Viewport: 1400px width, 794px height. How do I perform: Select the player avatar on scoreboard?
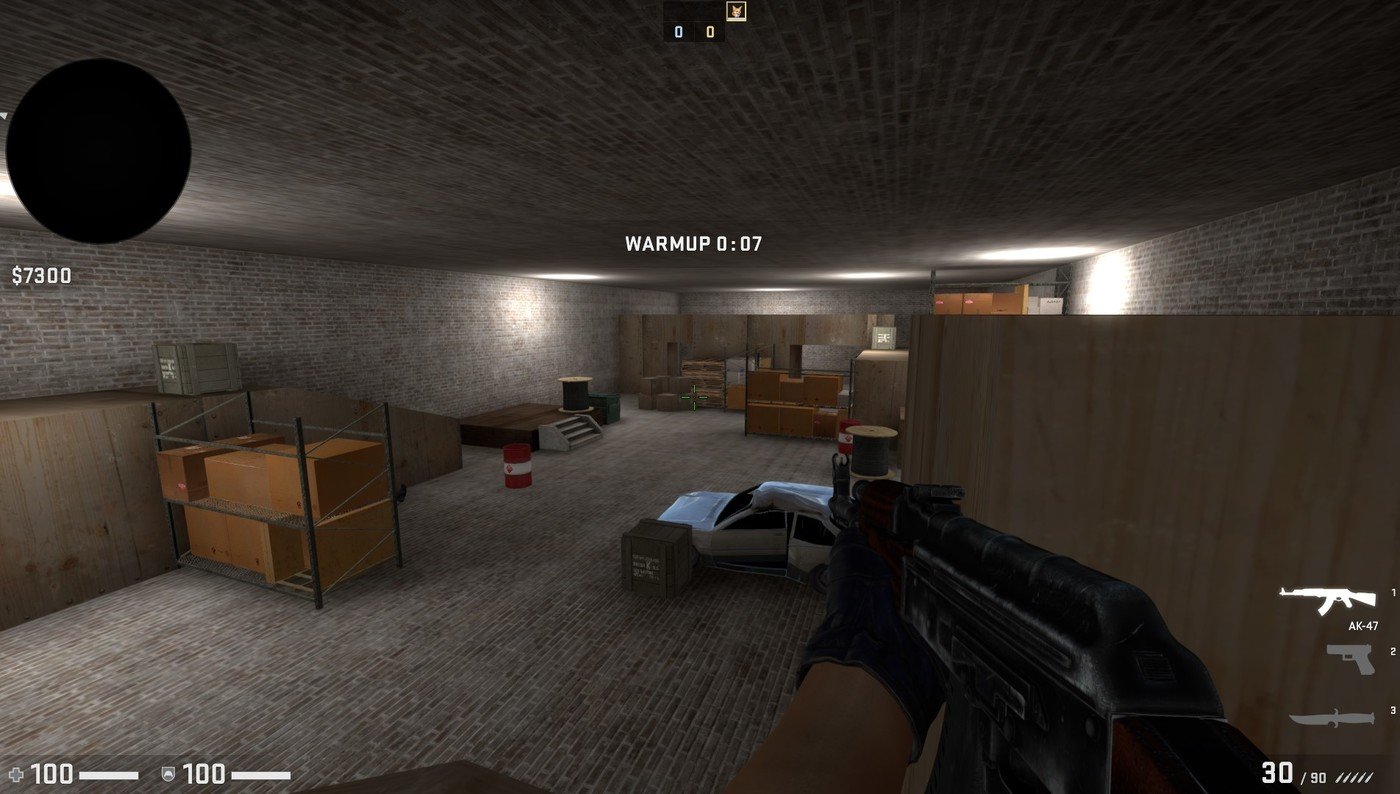click(735, 11)
